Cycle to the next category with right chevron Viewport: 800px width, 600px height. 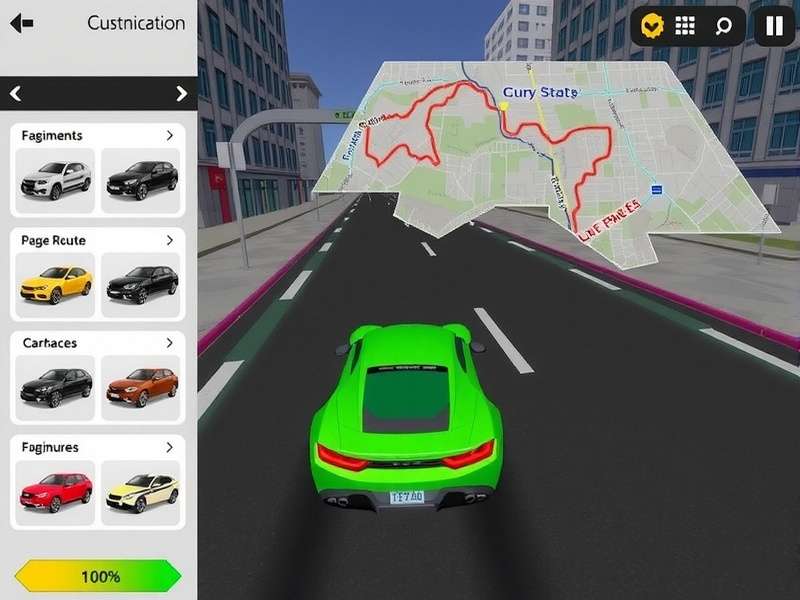click(181, 94)
